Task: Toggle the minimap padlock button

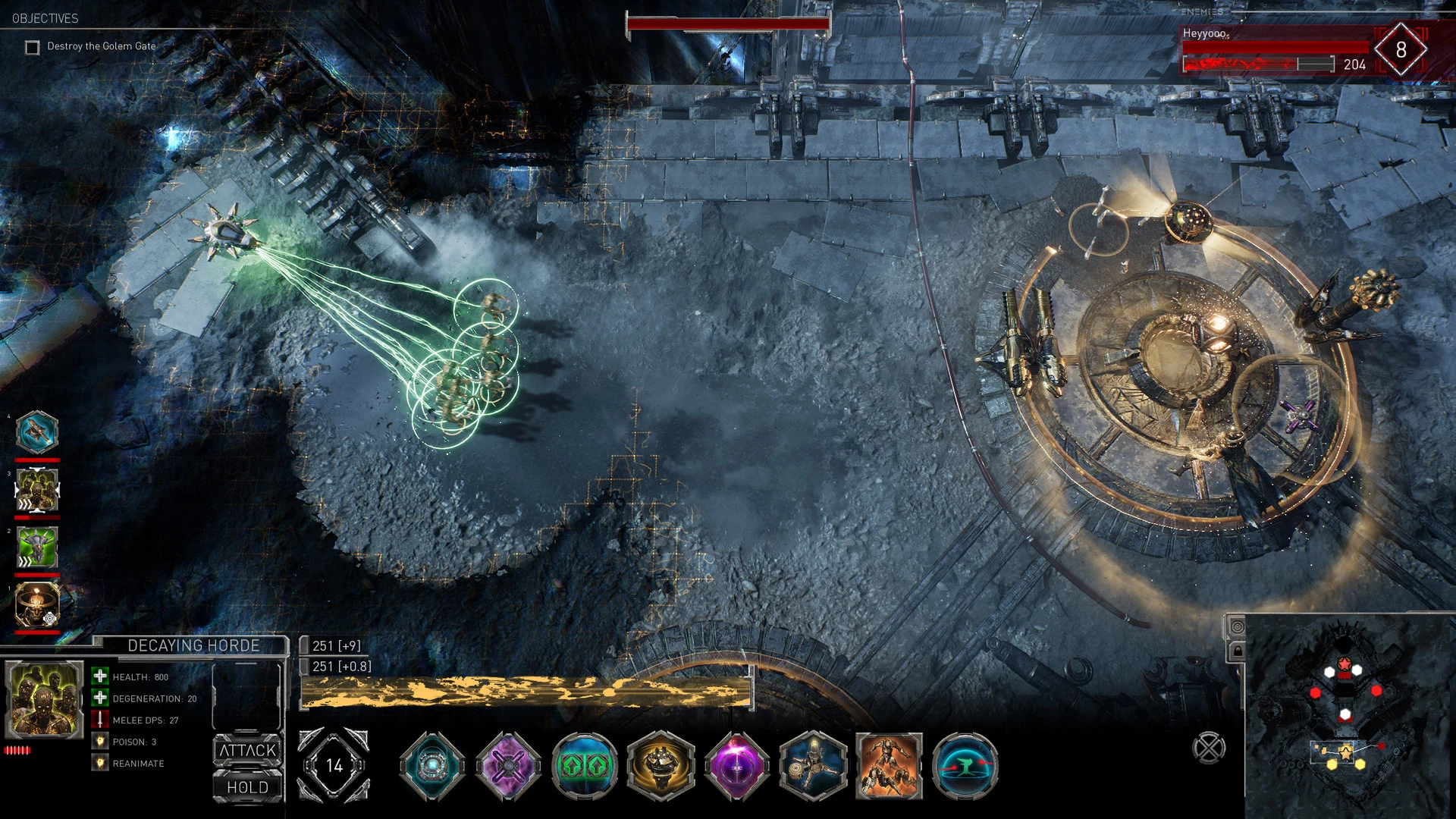Action: point(1238,651)
